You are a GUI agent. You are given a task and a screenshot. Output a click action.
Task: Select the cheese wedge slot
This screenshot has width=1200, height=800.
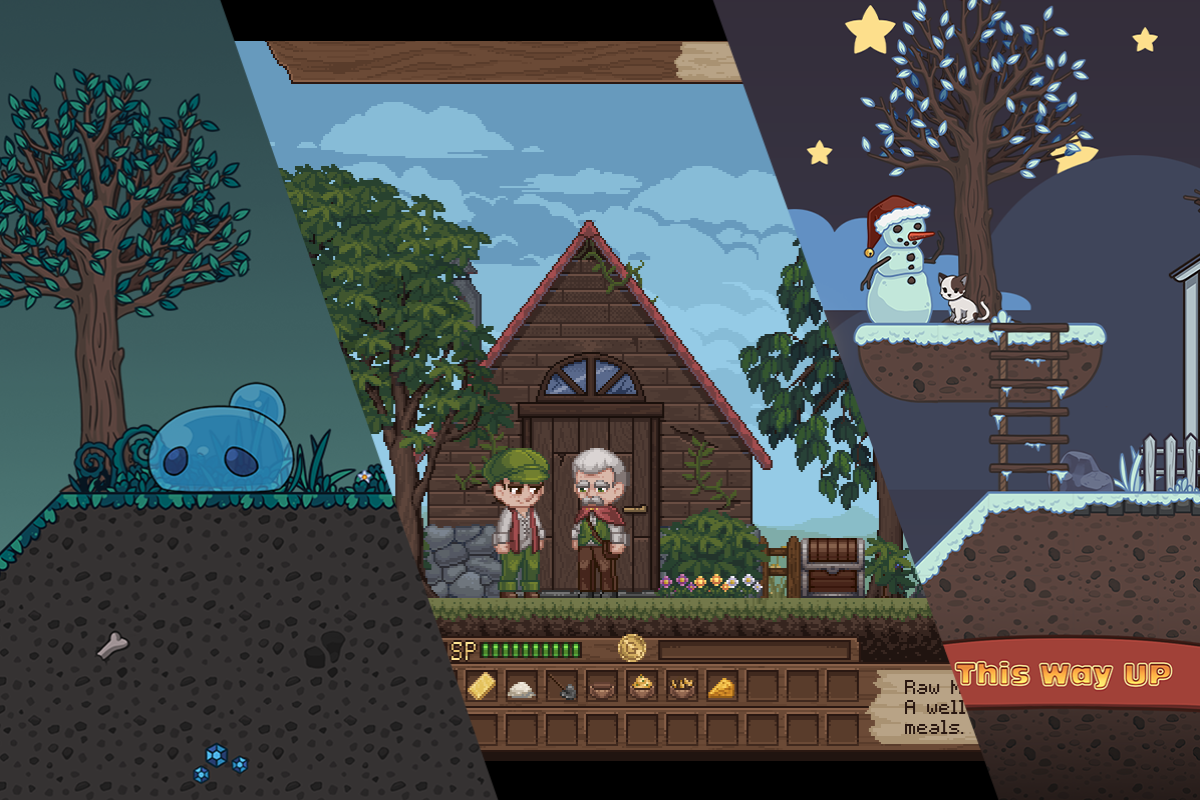pos(721,687)
